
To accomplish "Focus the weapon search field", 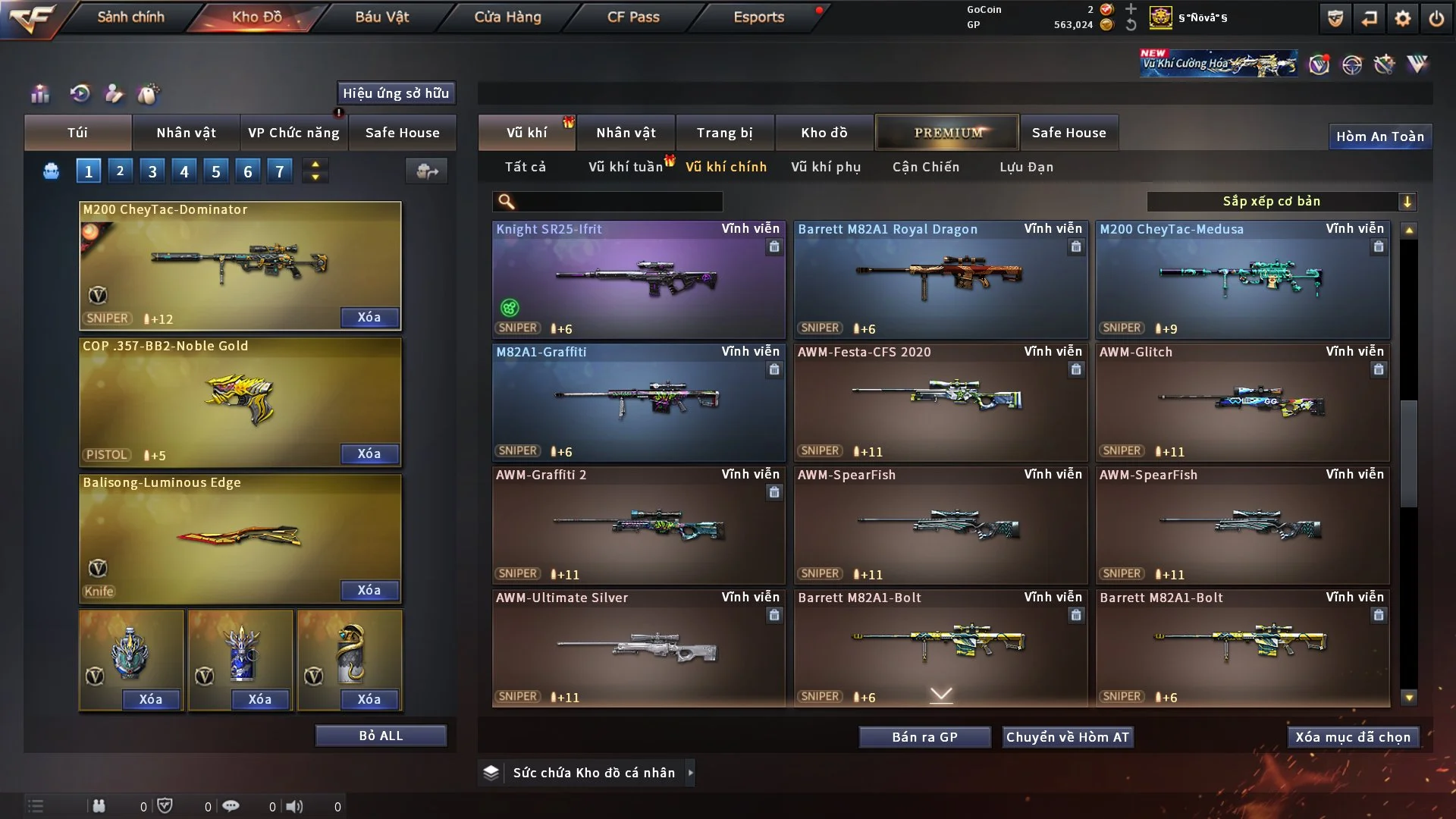I will [617, 201].
